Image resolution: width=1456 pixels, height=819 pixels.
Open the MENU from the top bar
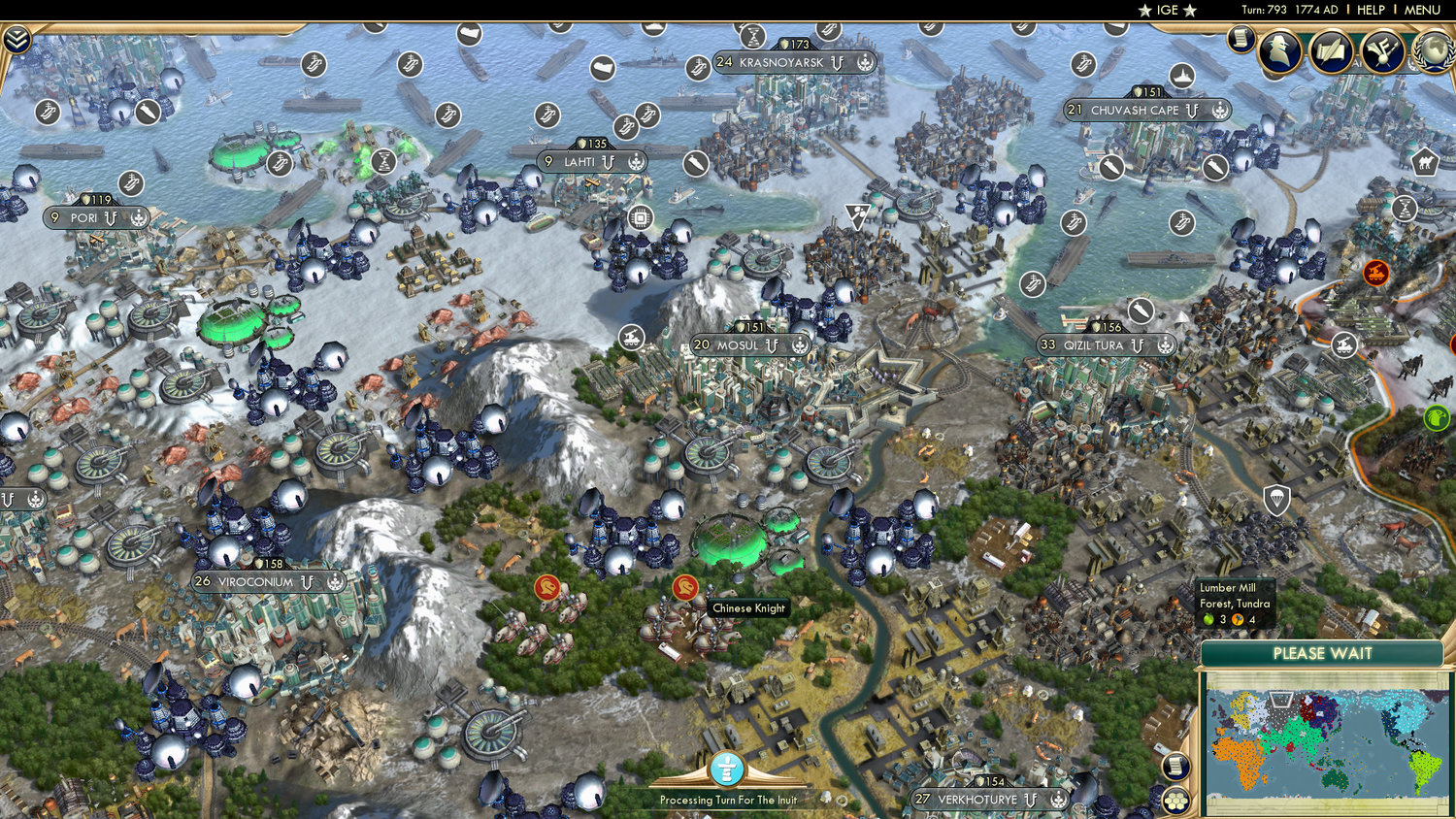1421,10
